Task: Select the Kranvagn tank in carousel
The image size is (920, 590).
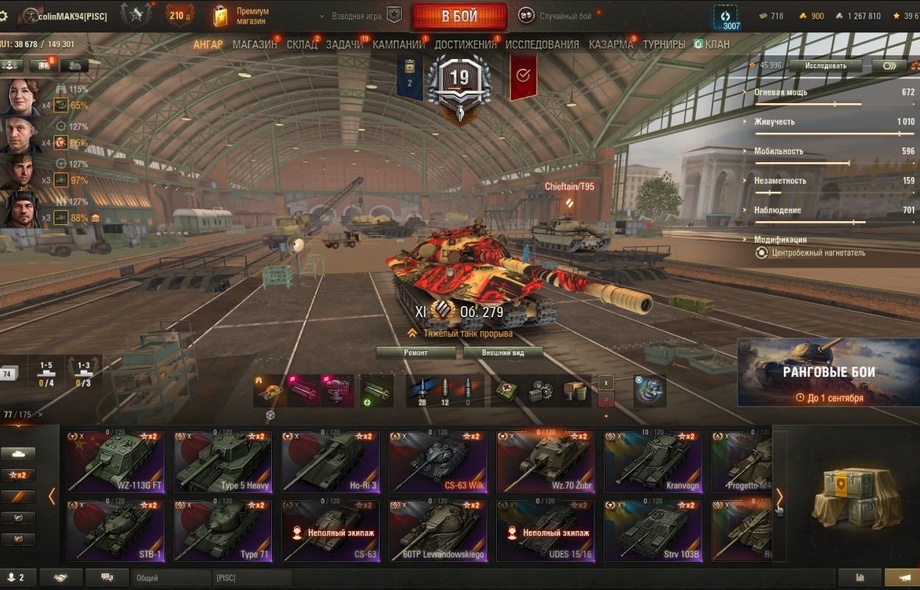Action: [652, 462]
